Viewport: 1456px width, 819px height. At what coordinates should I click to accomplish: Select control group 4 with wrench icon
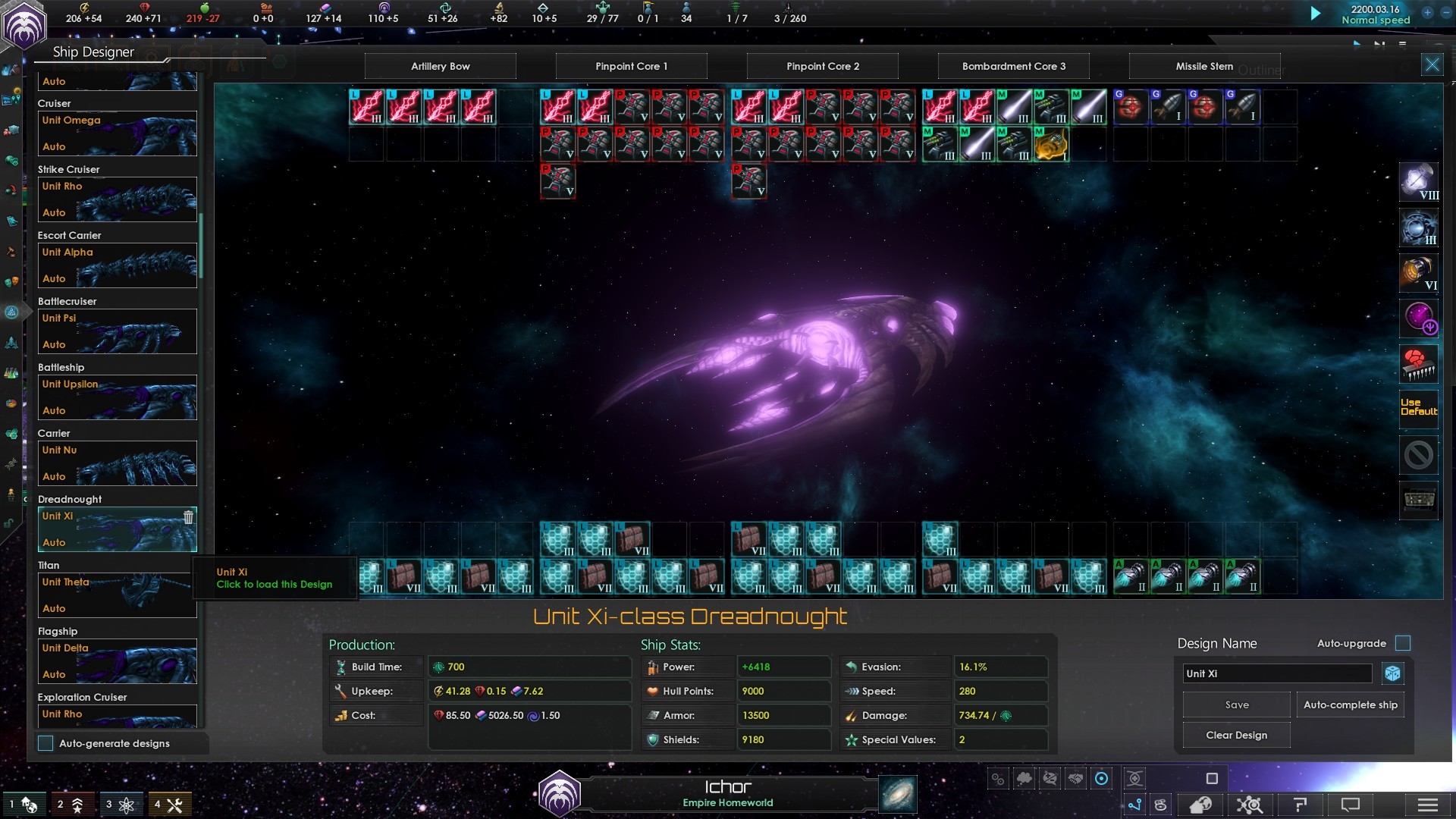[169, 805]
